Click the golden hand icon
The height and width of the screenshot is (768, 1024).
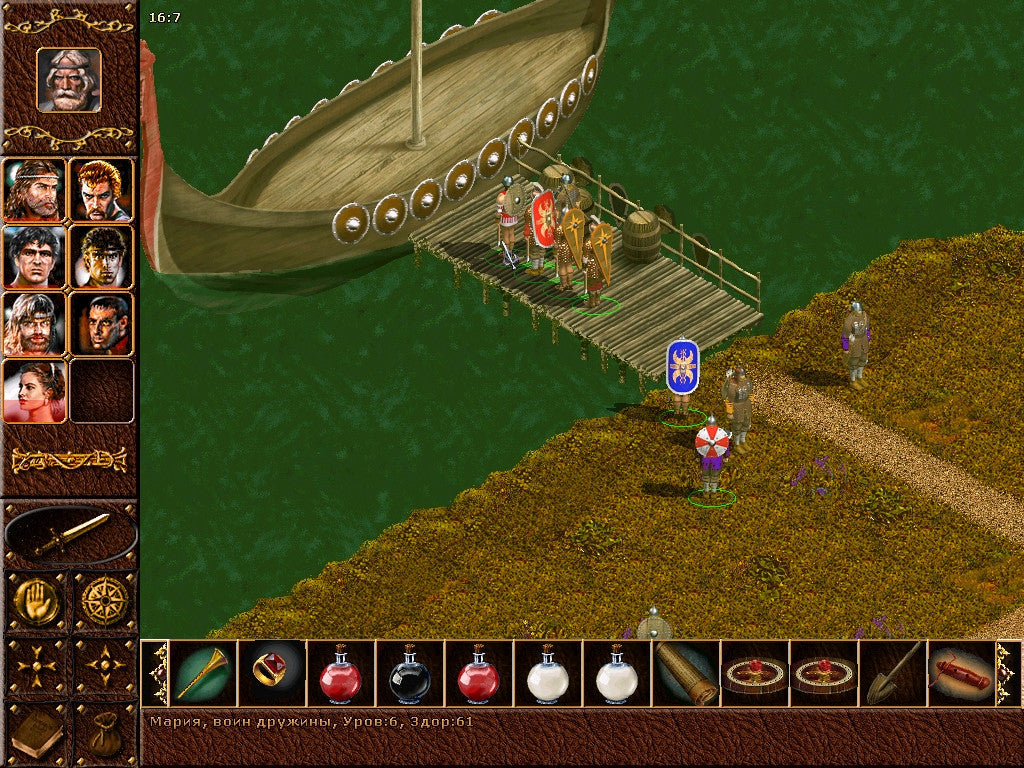click(37, 601)
